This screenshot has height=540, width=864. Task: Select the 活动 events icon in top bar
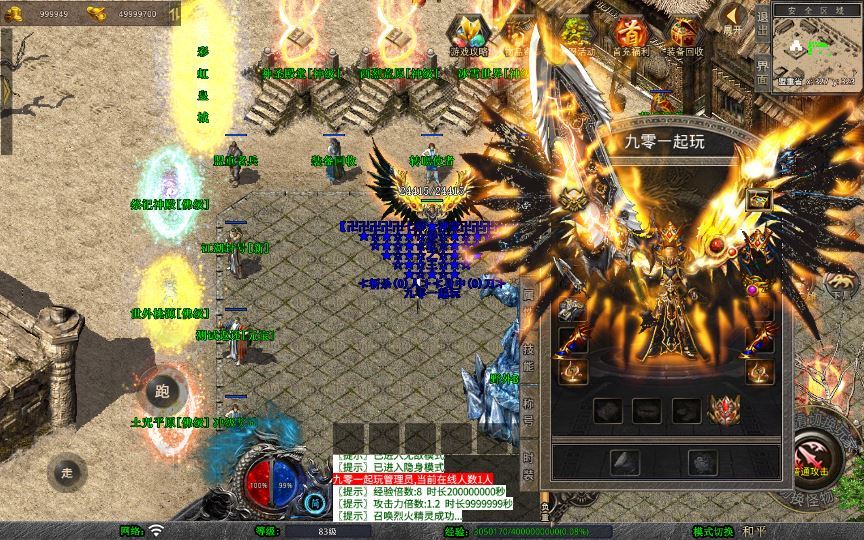[x=575, y=36]
